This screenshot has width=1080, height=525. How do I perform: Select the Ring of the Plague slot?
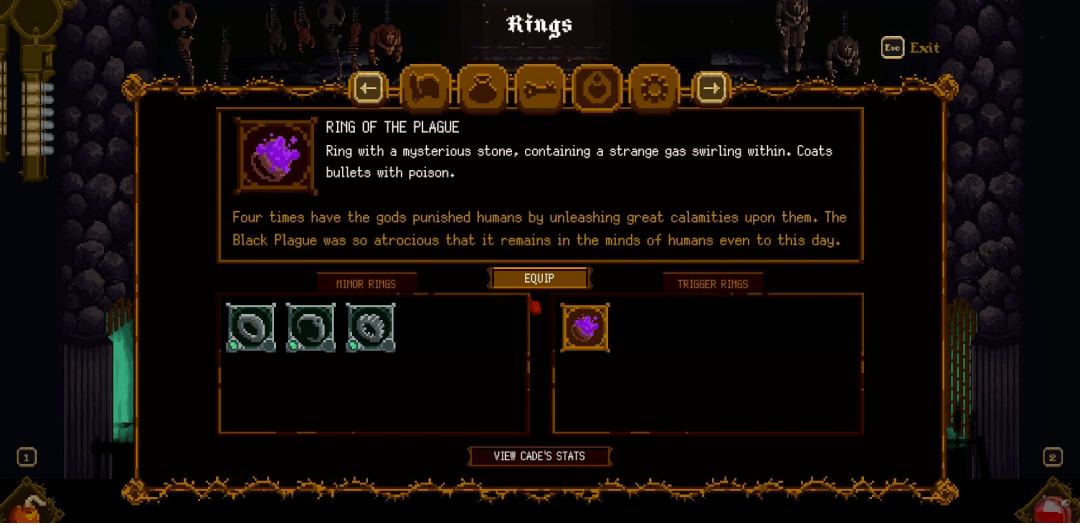pos(585,327)
